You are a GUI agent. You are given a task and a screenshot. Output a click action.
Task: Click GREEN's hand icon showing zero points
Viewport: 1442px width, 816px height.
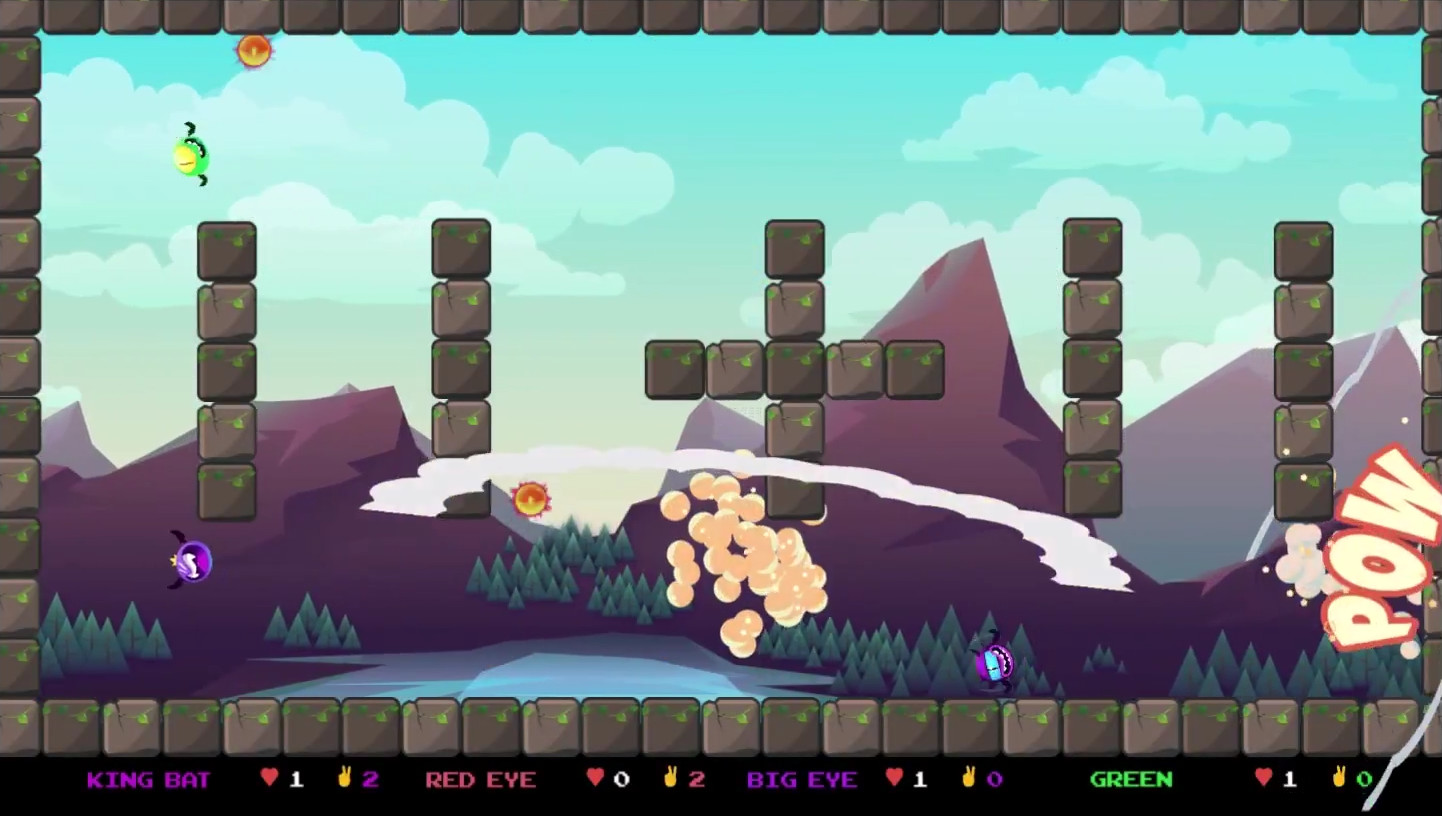tap(1341, 778)
